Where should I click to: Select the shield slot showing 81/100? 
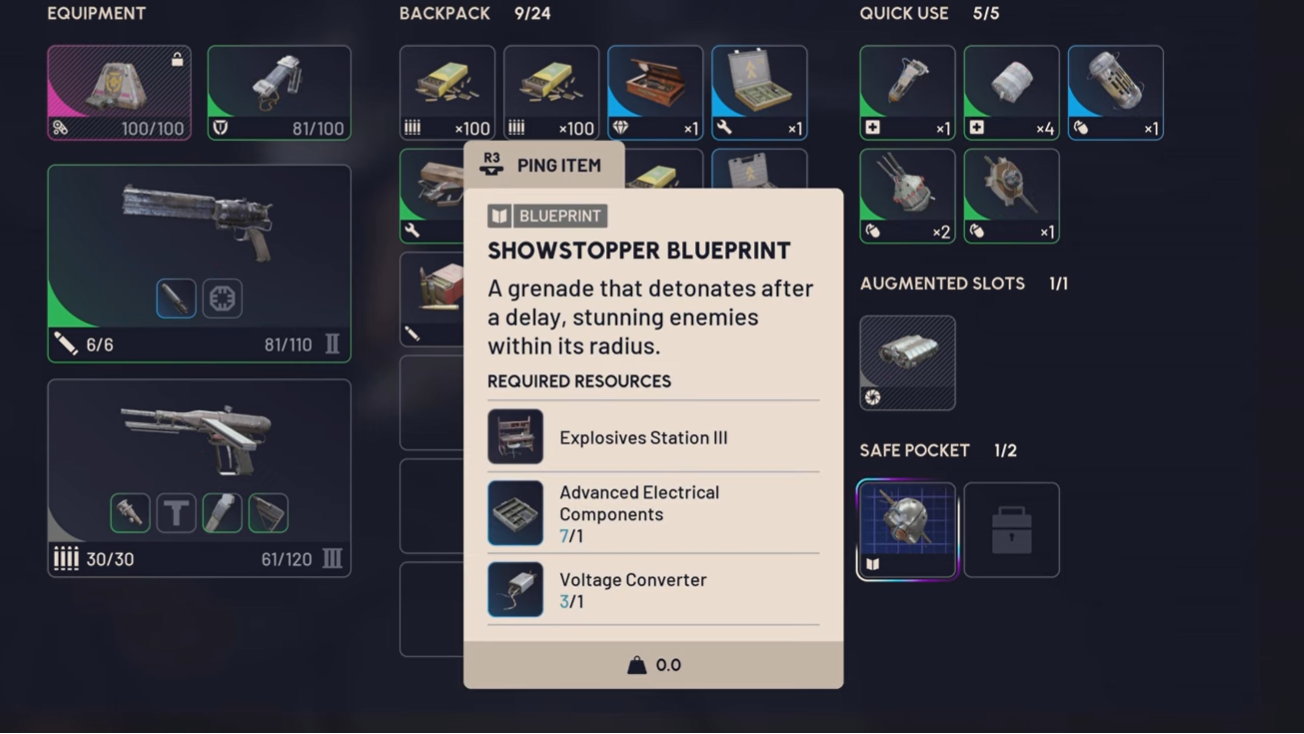click(279, 92)
